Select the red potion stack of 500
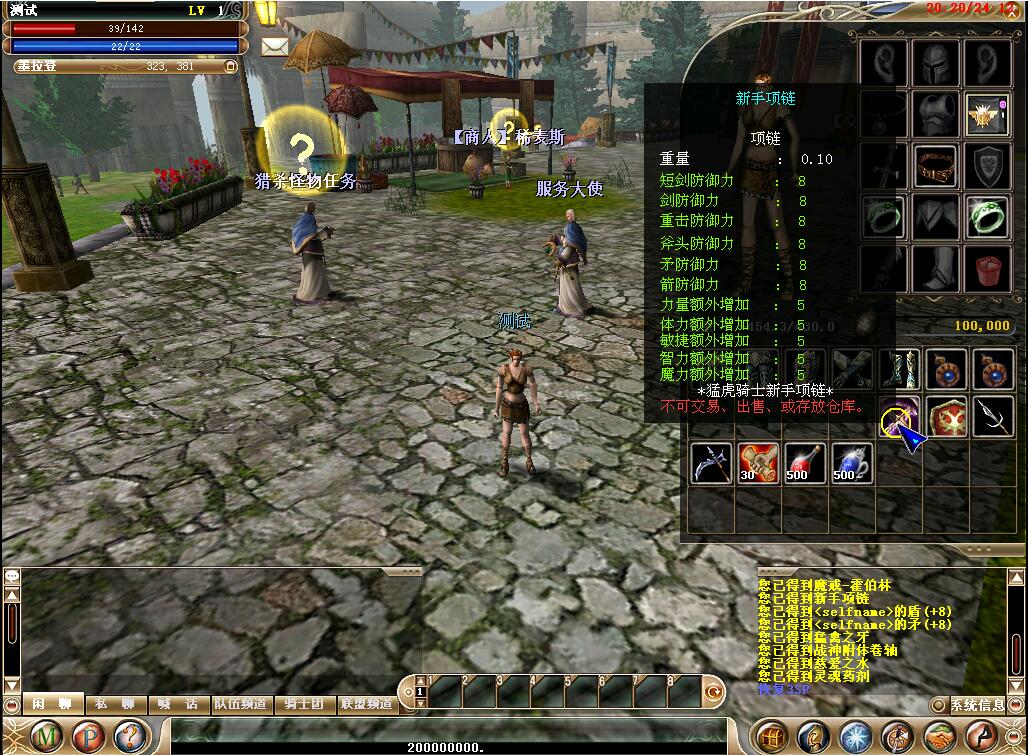Viewport: 1028px width, 755px height. point(805,464)
